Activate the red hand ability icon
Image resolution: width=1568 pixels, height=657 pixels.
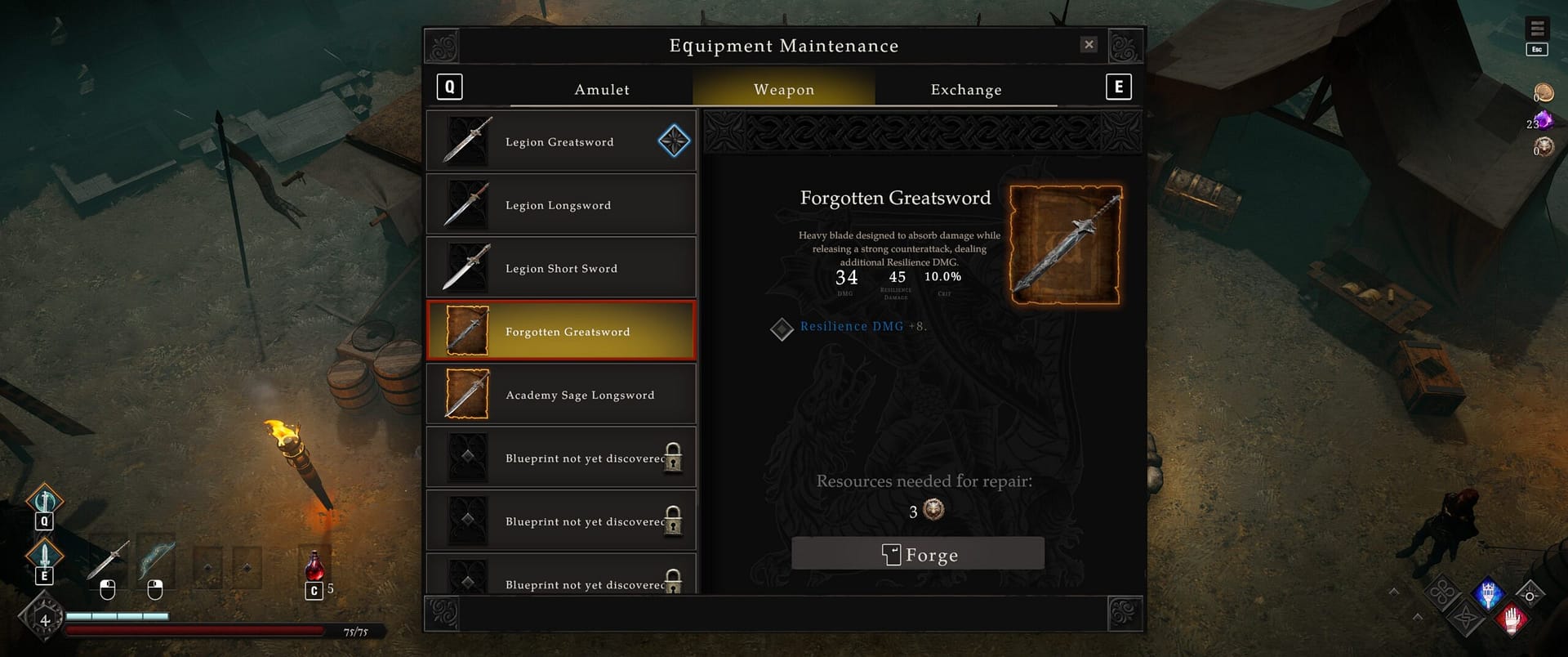pos(1511,619)
